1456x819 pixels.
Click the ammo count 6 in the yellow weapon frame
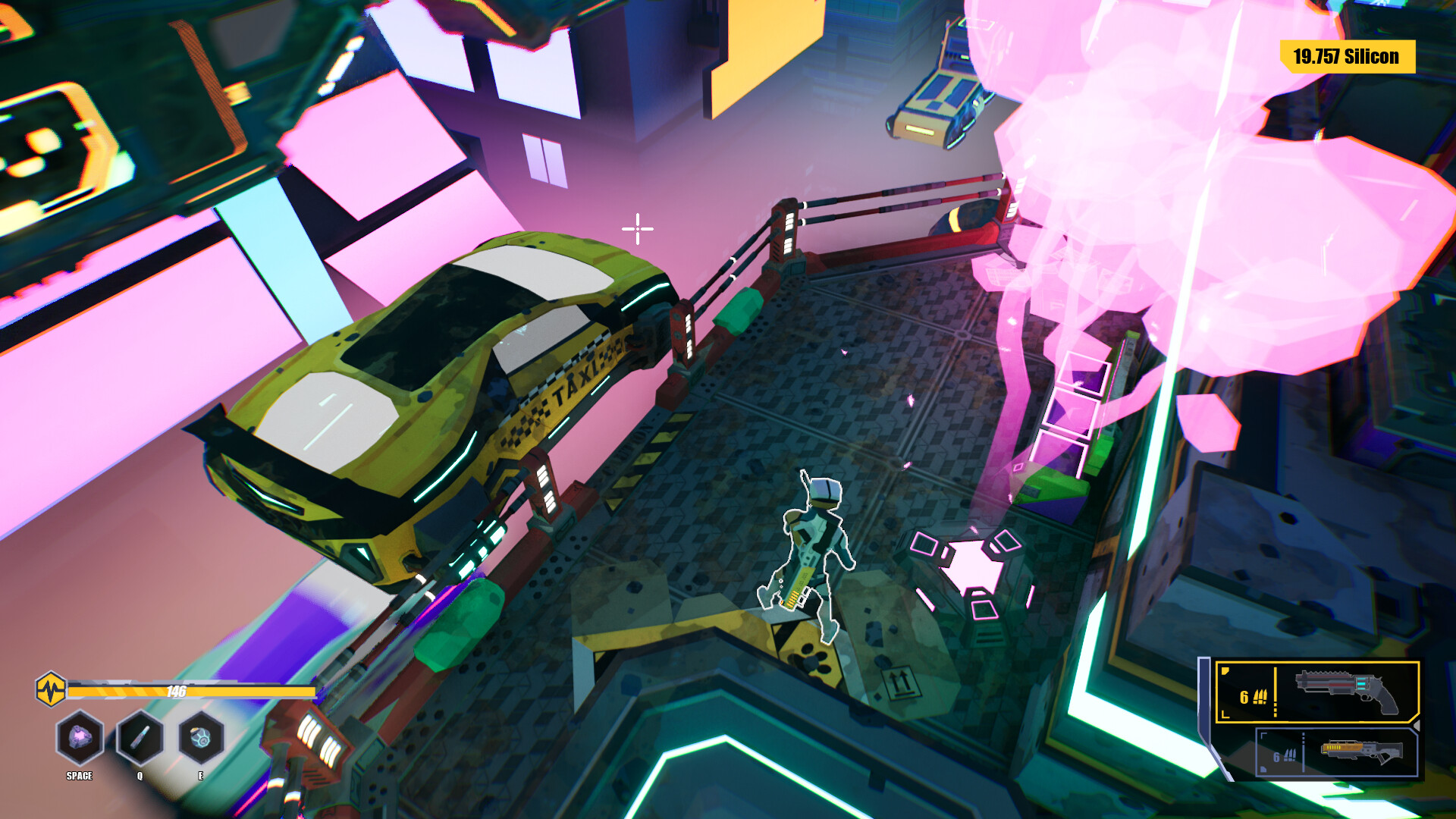pos(1244,698)
